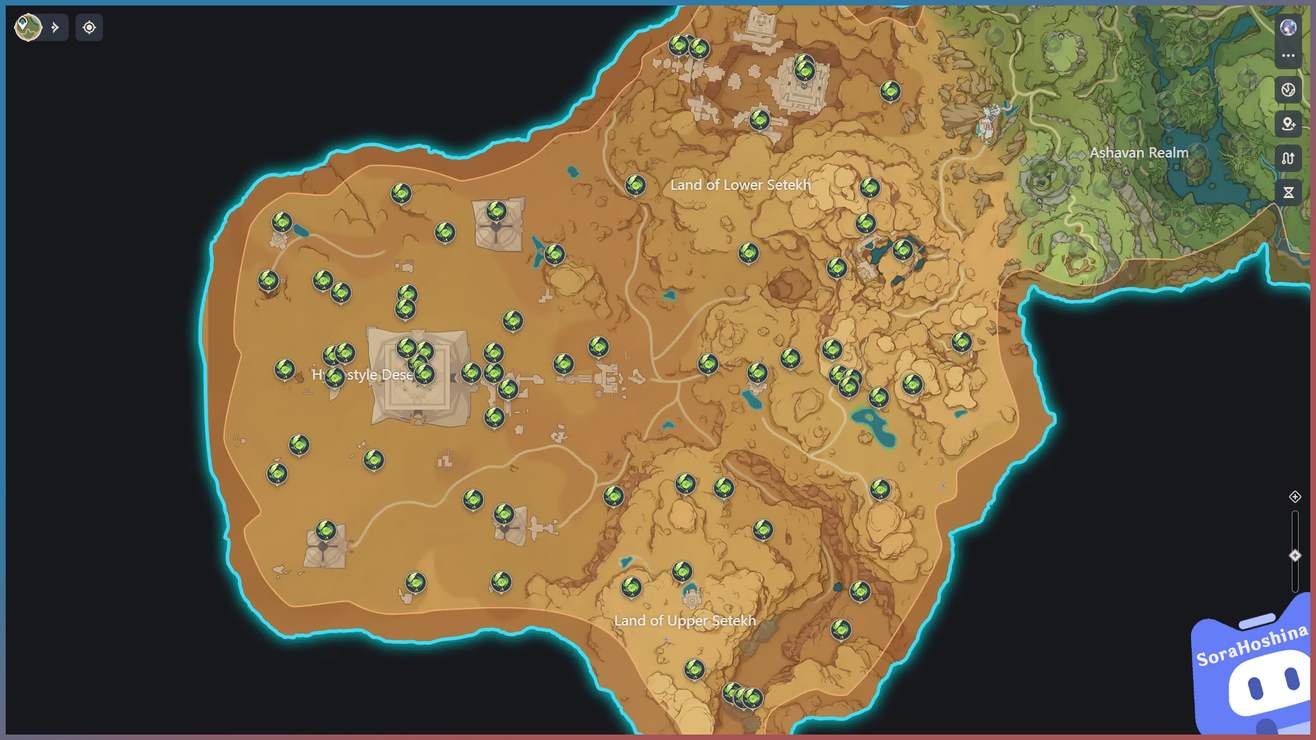Viewport: 1316px width, 740px height.
Task: Select the add custom pin tool
Action: pos(1288,123)
